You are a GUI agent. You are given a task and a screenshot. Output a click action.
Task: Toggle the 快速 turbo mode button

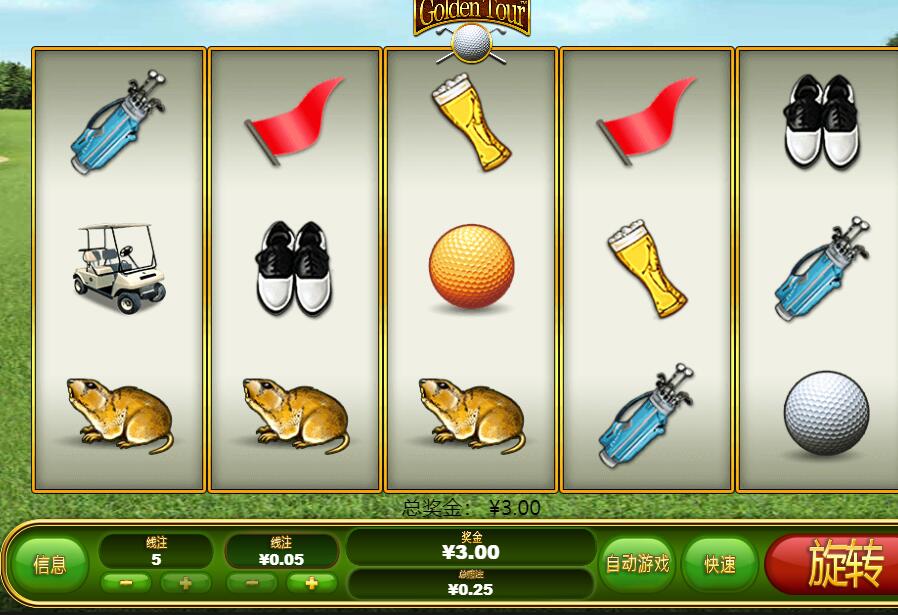[719, 565]
